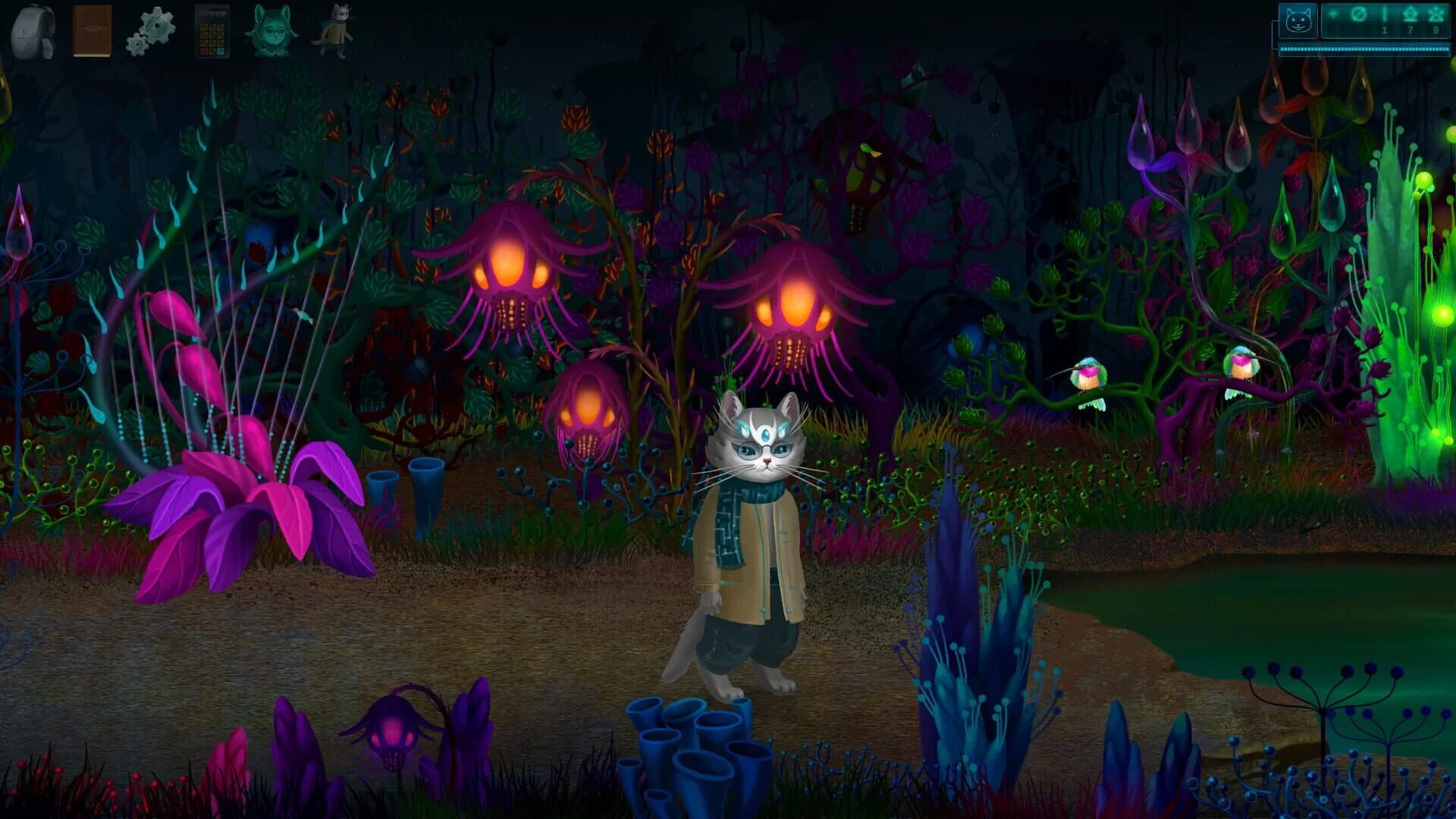Click the cat face icon in the HUD
Screen dimensions: 1456x819
pos(1298,20)
